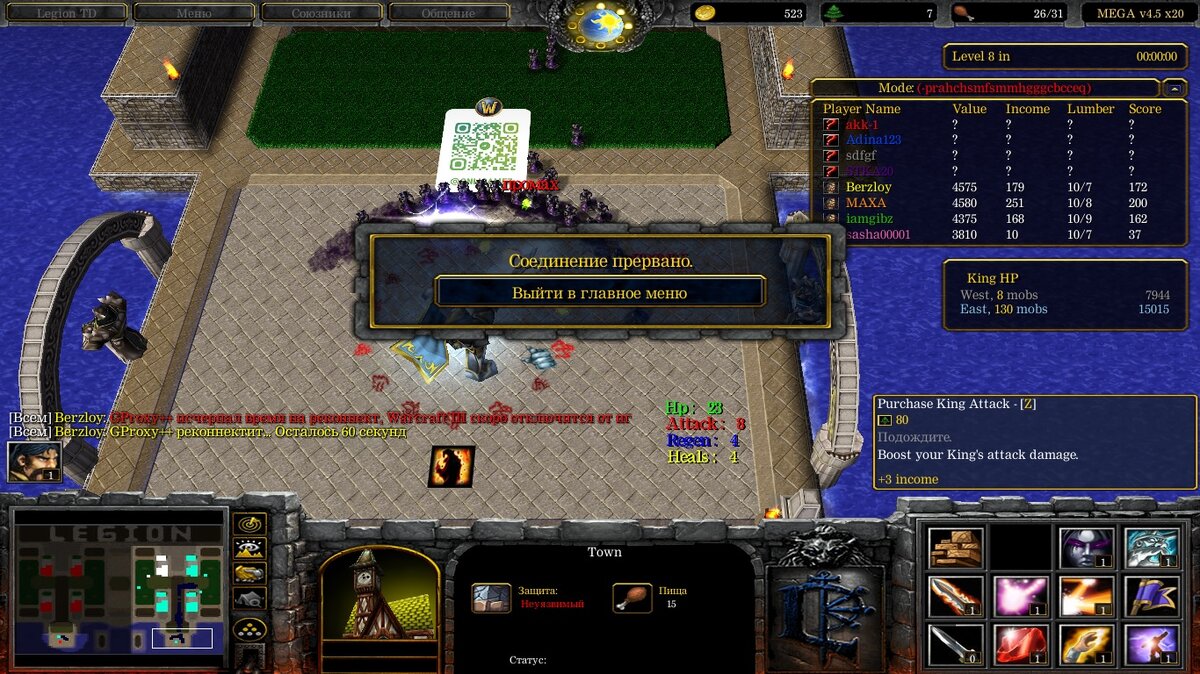
Task: Toggle the minimap ally color mode
Action: (x=249, y=573)
